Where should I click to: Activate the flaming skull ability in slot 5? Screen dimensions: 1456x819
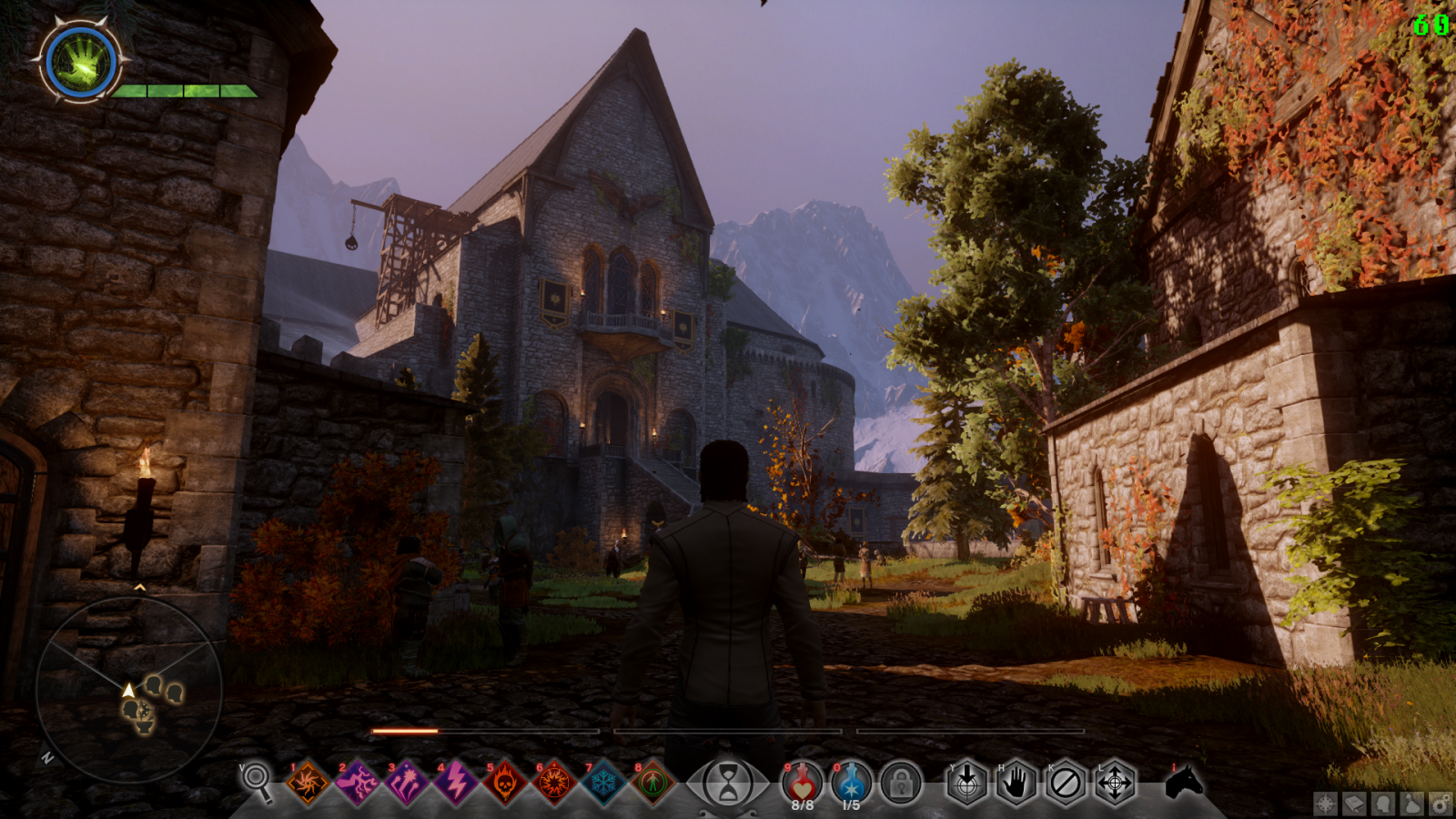coord(506,784)
